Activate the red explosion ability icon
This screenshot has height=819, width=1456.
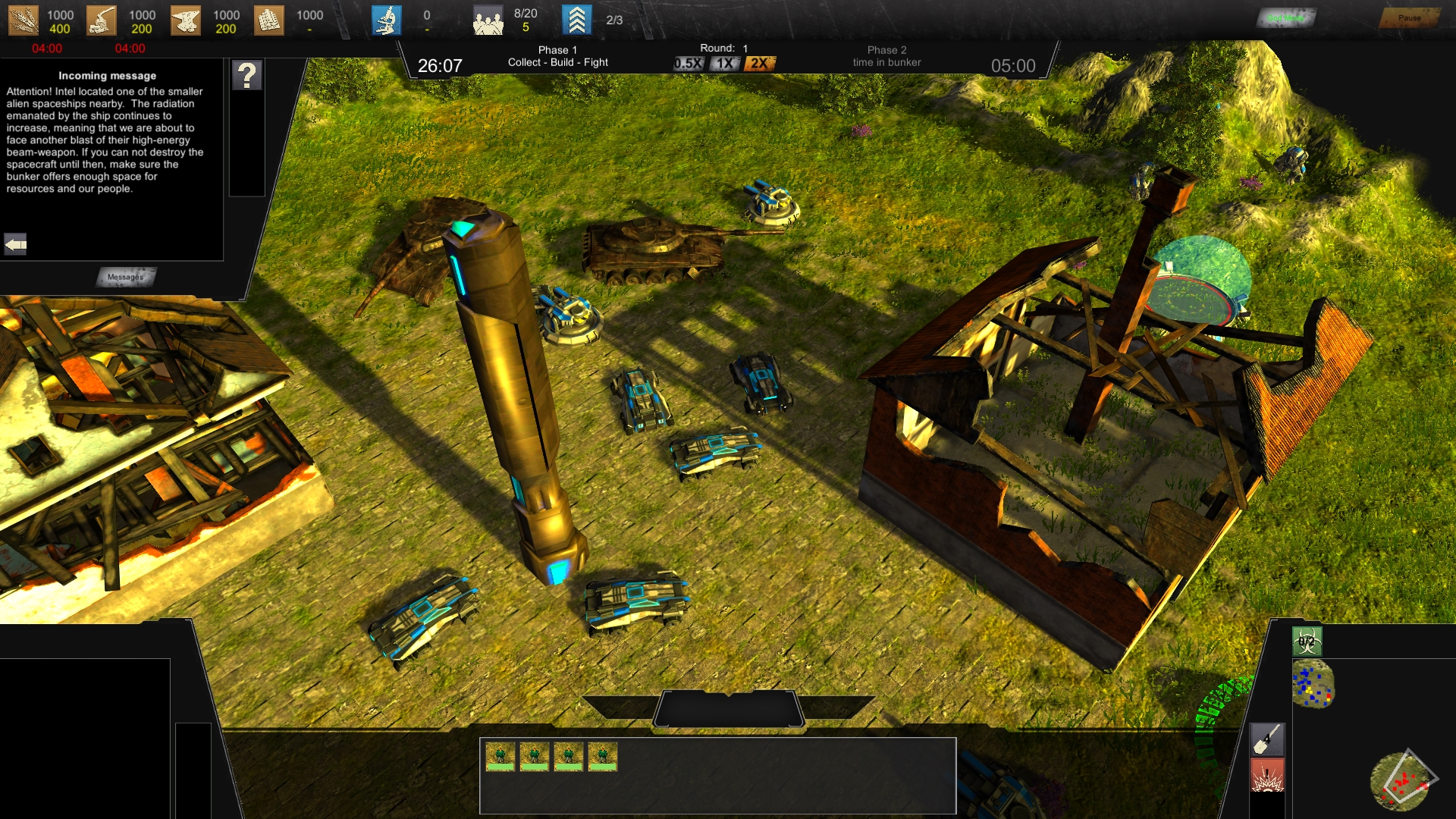click(x=1267, y=777)
